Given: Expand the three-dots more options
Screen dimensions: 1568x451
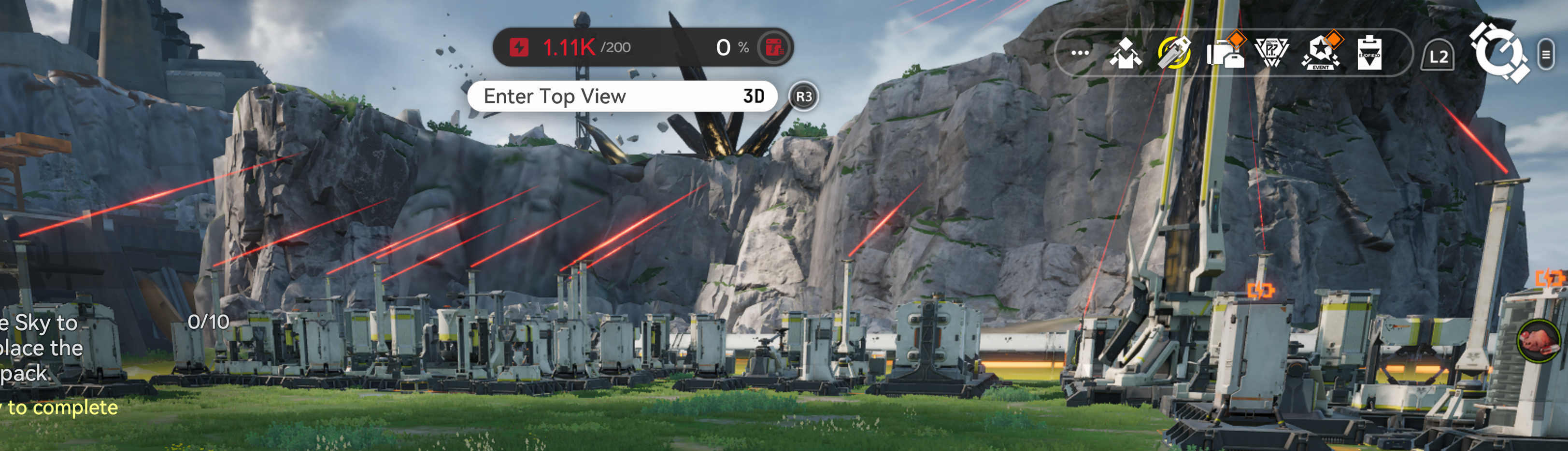Looking at the screenshot, I should (1080, 53).
